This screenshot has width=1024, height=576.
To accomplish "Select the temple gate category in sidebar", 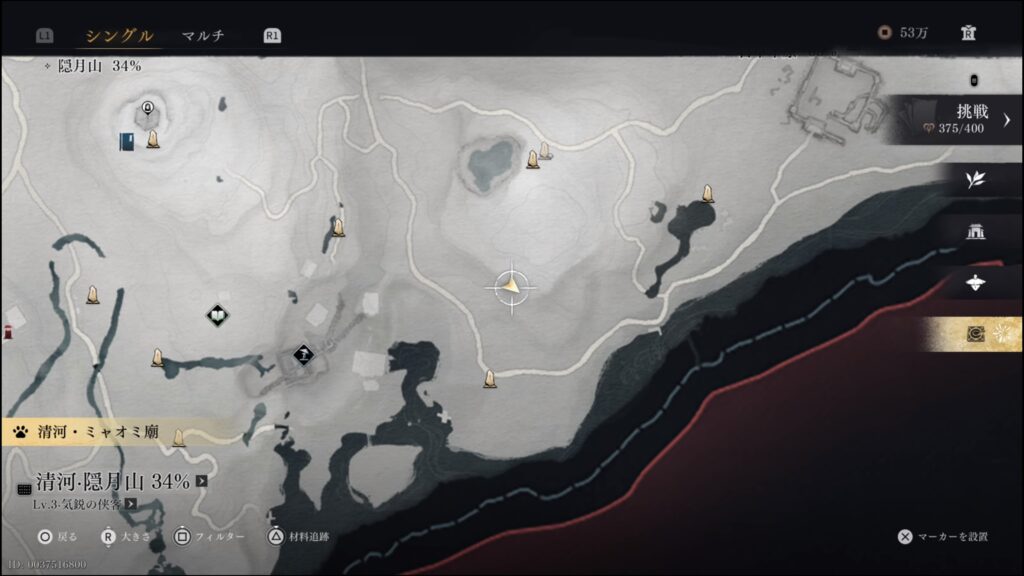I will [x=975, y=232].
